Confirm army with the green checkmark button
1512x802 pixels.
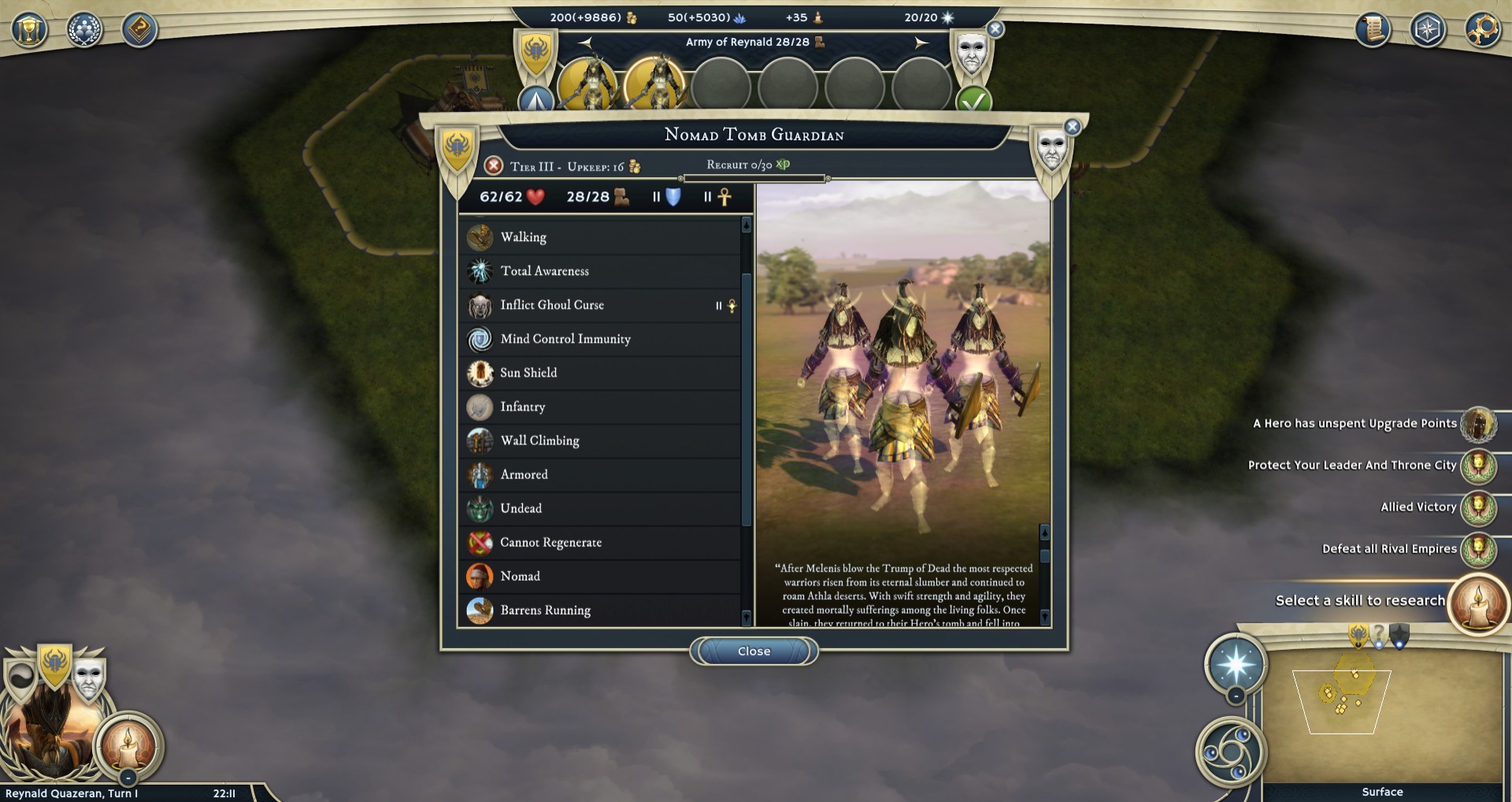tap(973, 101)
